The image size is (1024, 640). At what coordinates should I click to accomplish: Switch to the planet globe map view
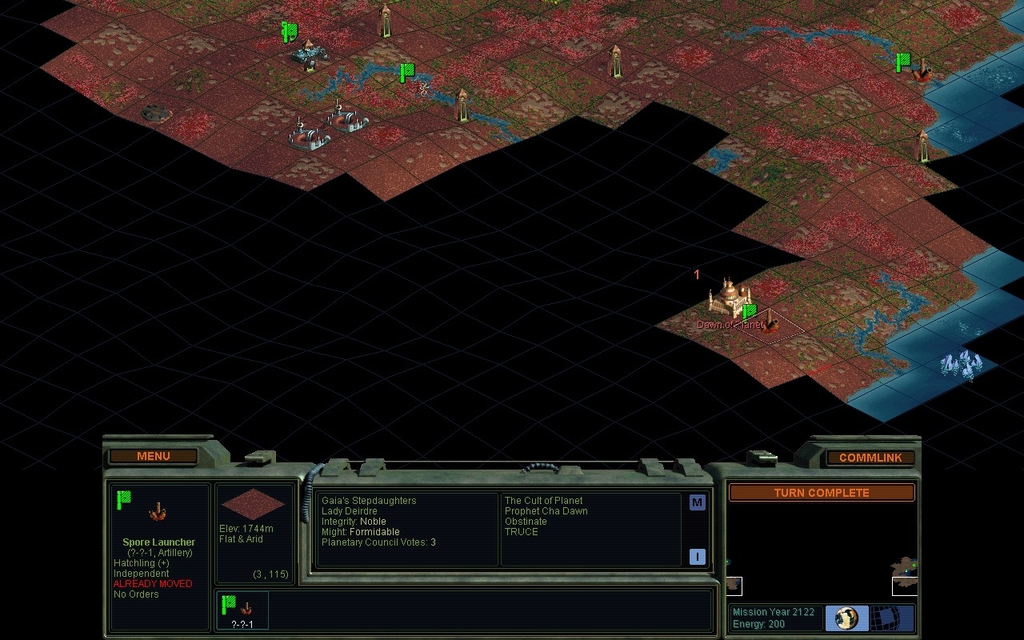pyautogui.click(x=847, y=618)
